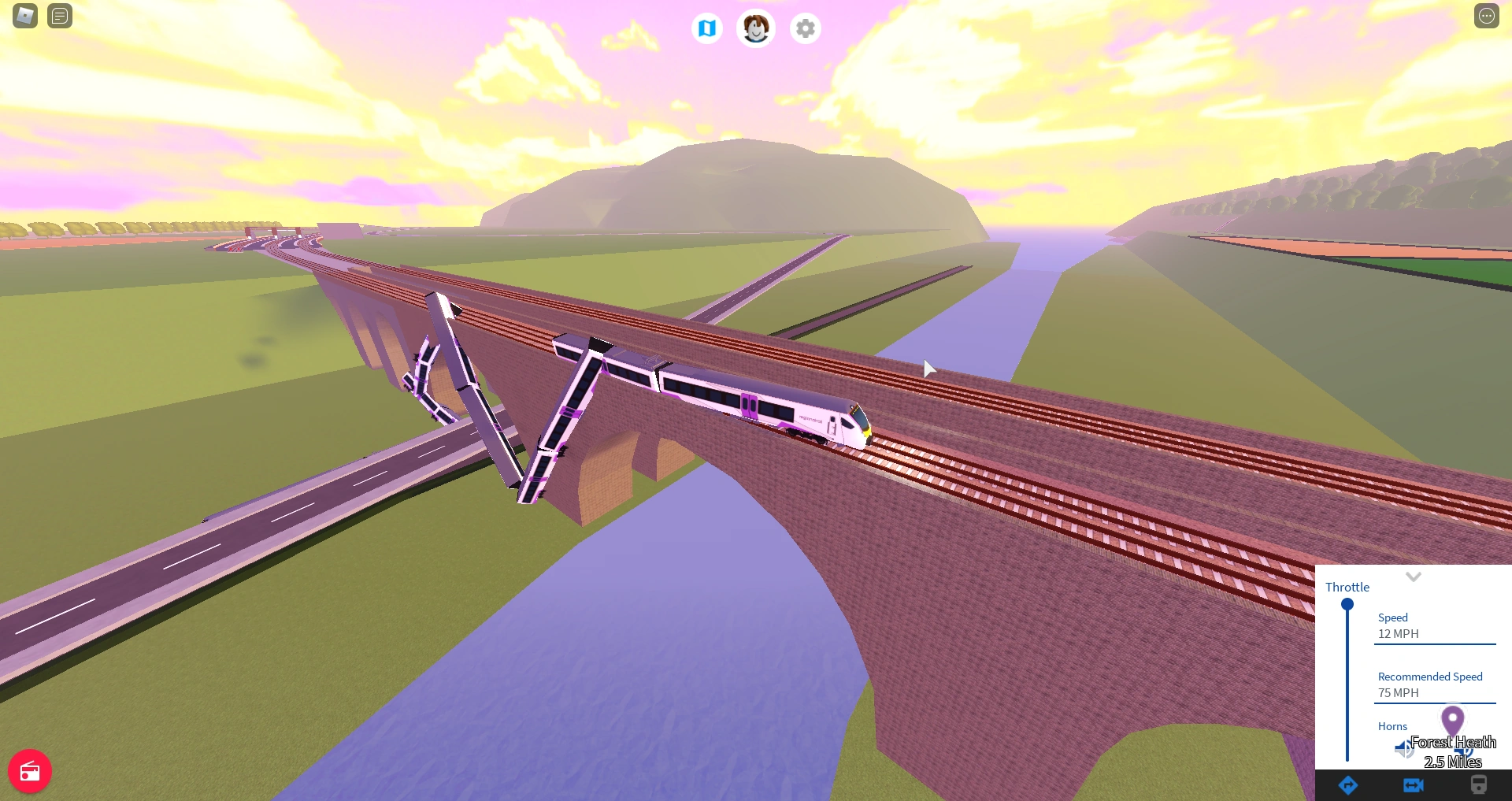
Task: Switch camera view using the camera icon
Action: pos(1414,785)
